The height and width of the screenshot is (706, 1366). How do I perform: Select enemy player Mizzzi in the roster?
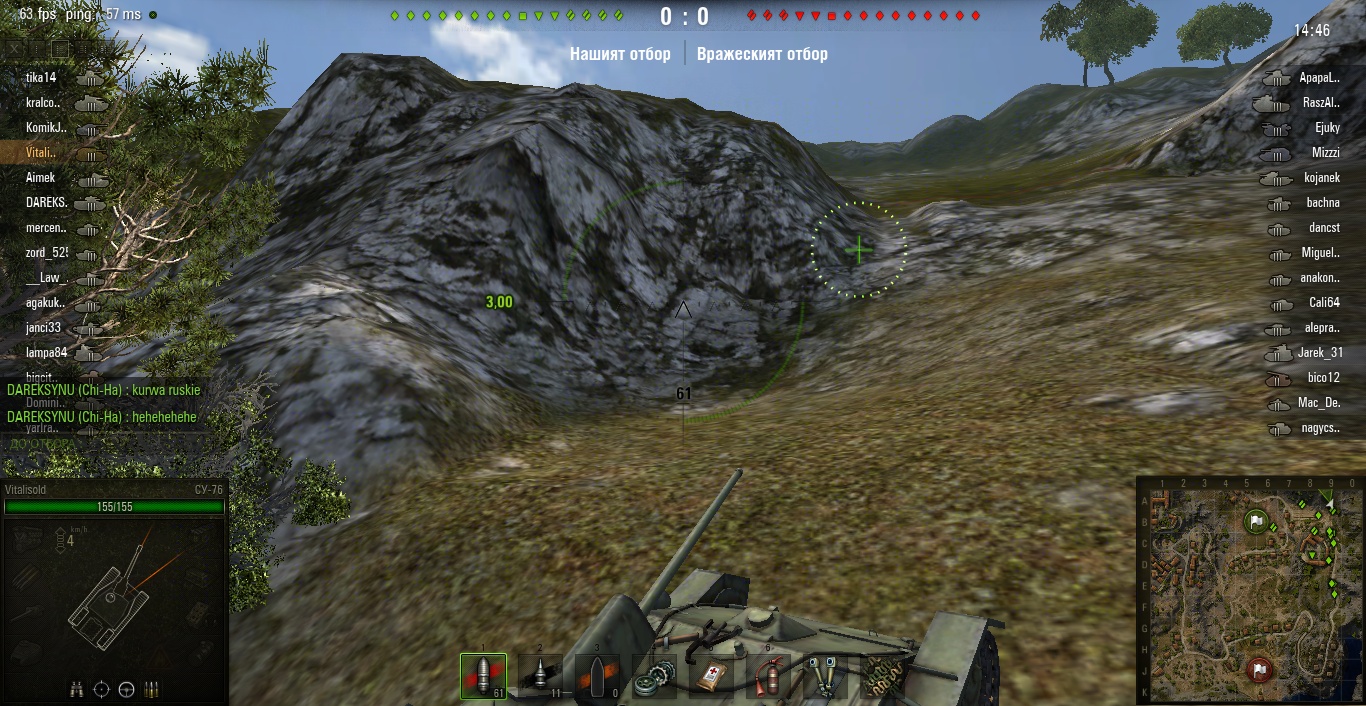[1325, 153]
